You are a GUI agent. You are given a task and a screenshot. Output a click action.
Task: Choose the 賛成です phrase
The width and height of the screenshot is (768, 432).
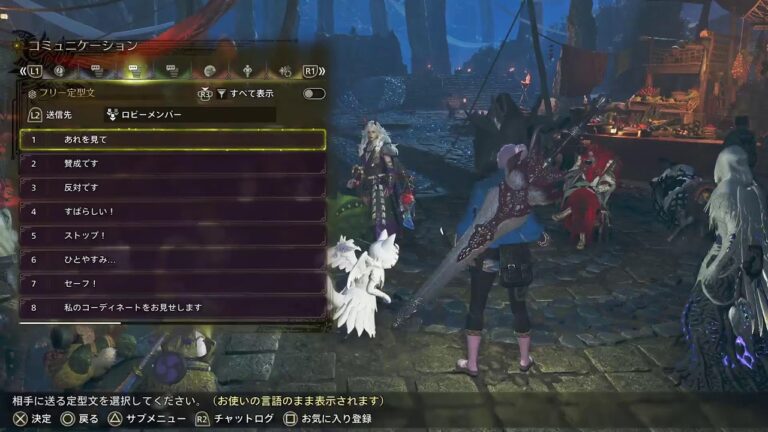click(172, 164)
